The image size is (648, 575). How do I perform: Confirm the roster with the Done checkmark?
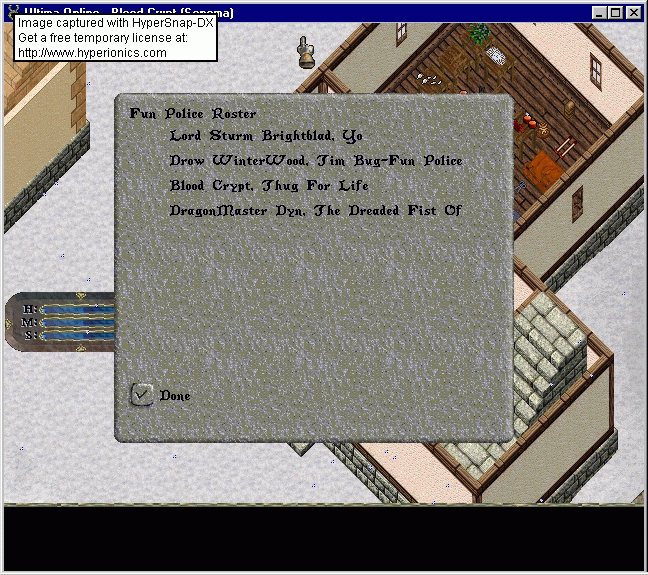tap(143, 394)
